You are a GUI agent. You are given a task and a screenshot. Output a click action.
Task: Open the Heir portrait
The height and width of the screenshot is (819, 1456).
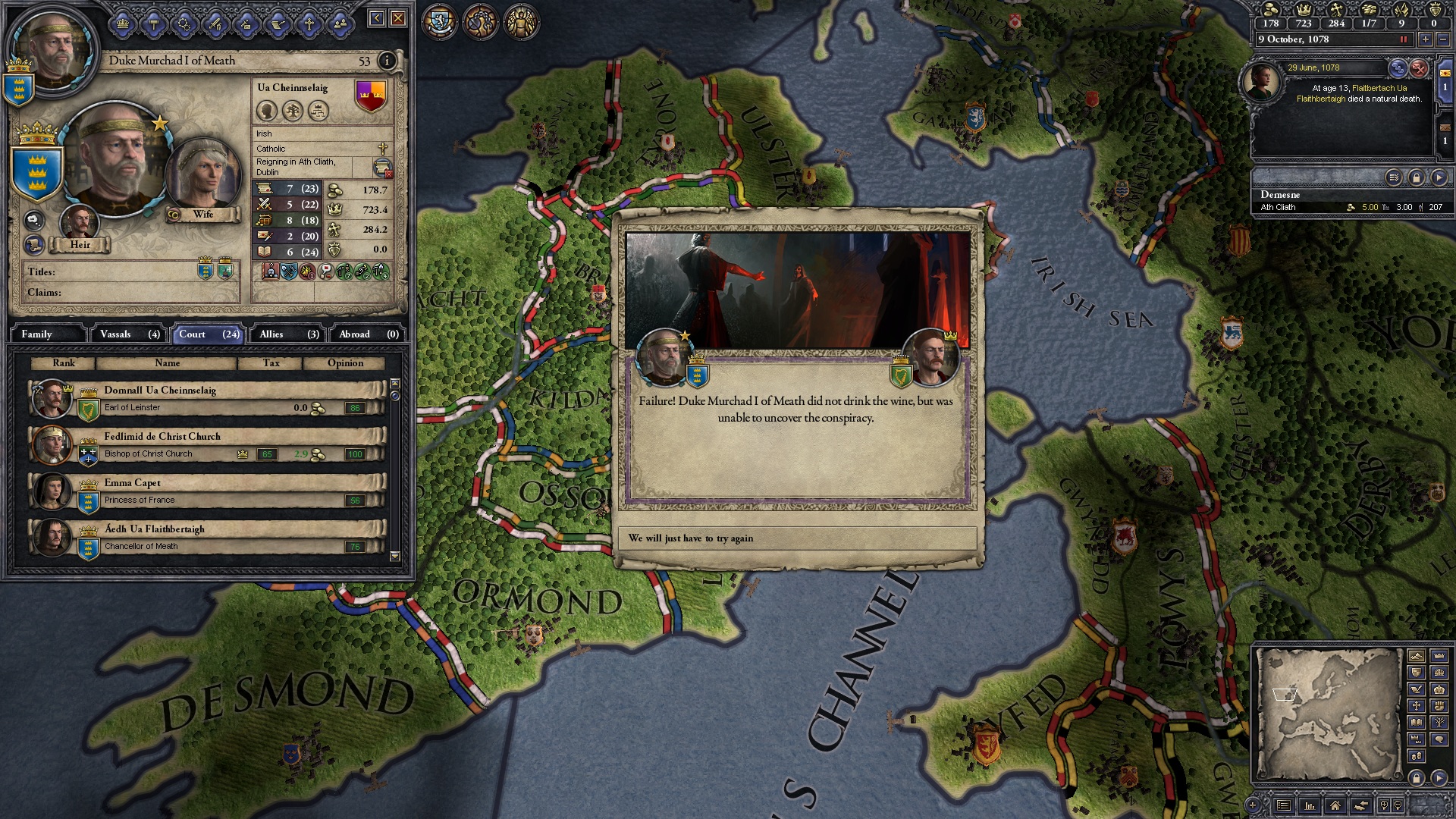[80, 224]
